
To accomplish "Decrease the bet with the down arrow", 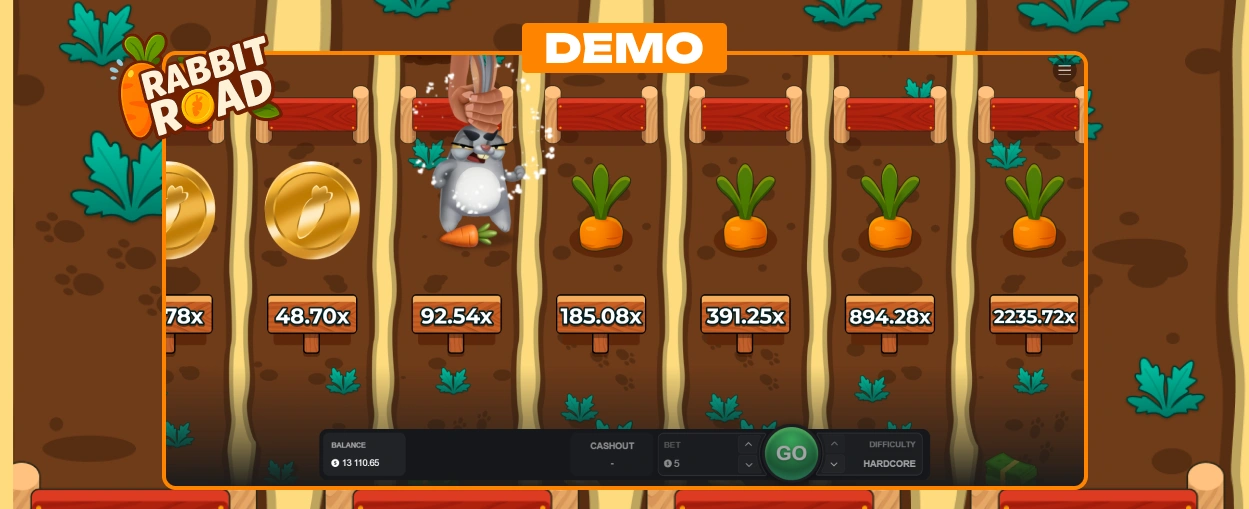I will (748, 464).
